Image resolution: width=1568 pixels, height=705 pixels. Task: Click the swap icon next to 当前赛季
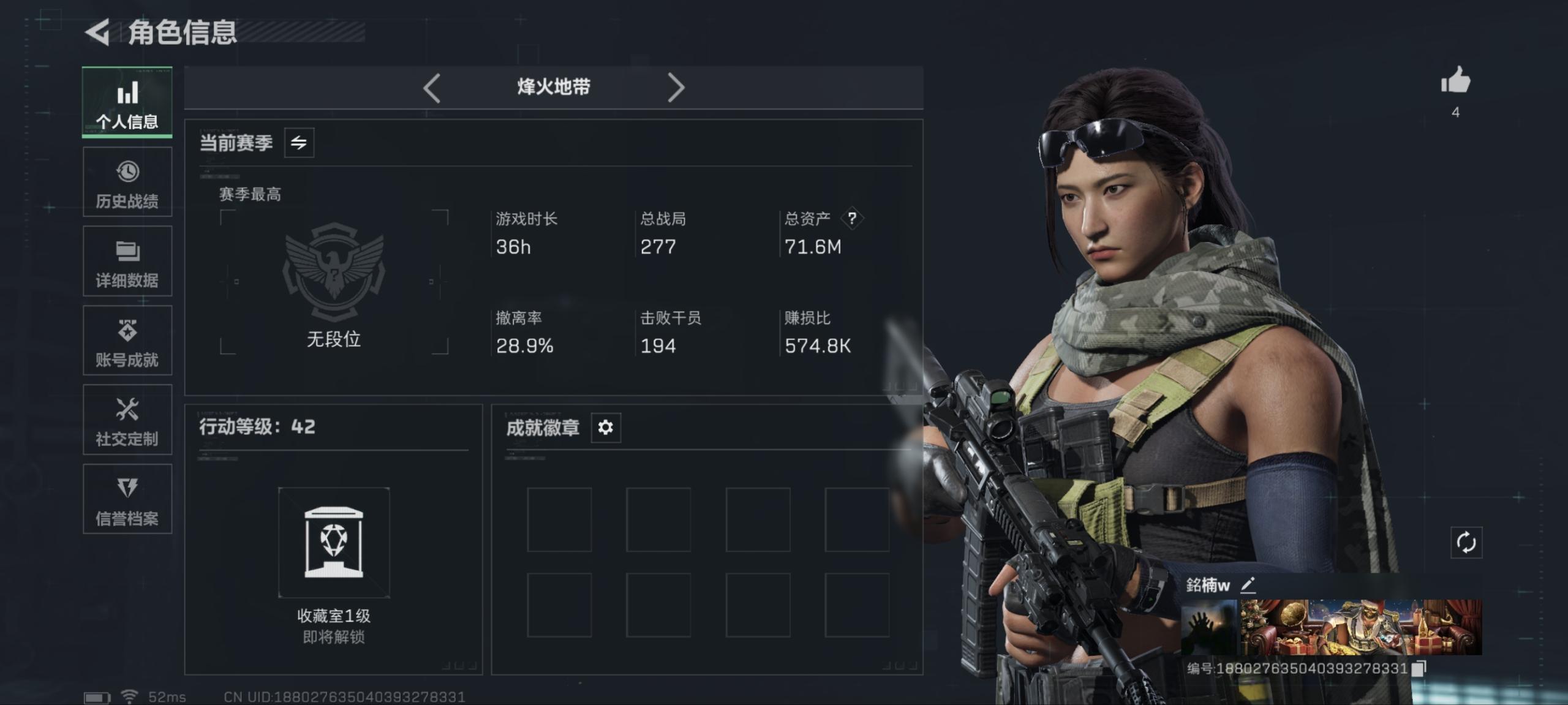(300, 142)
